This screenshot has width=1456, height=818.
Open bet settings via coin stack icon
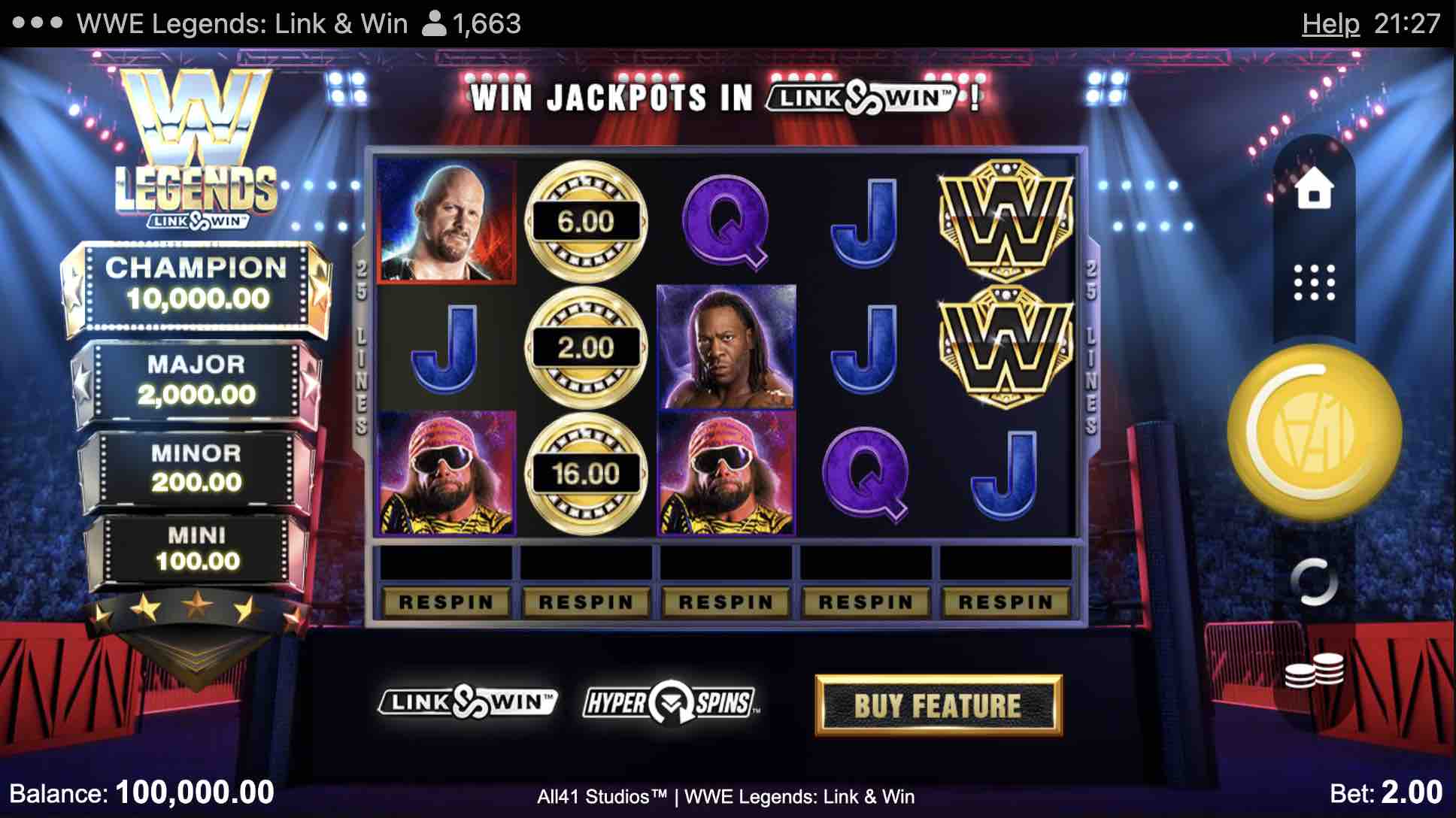point(1314,670)
